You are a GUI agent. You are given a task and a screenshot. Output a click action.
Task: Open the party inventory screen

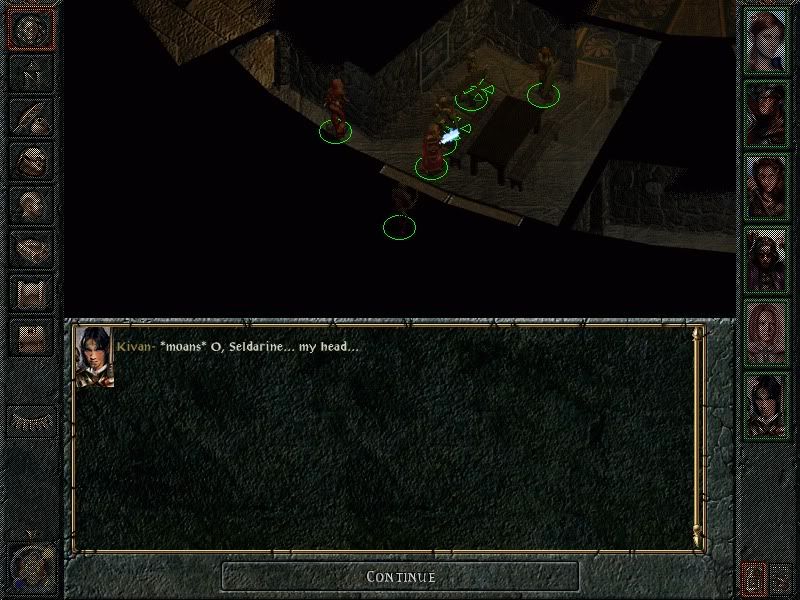(30, 160)
